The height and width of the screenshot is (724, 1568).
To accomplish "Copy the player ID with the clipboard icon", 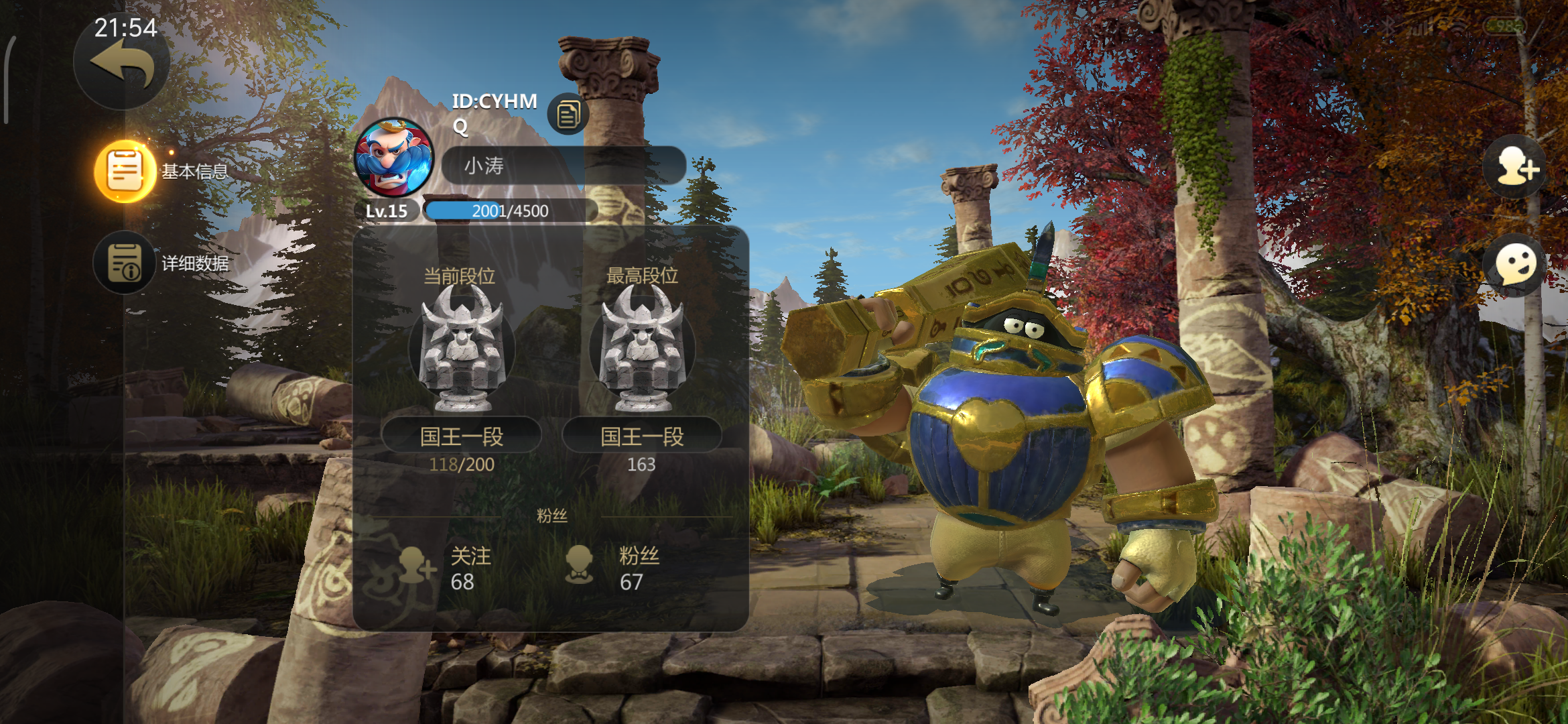I will (x=568, y=114).
